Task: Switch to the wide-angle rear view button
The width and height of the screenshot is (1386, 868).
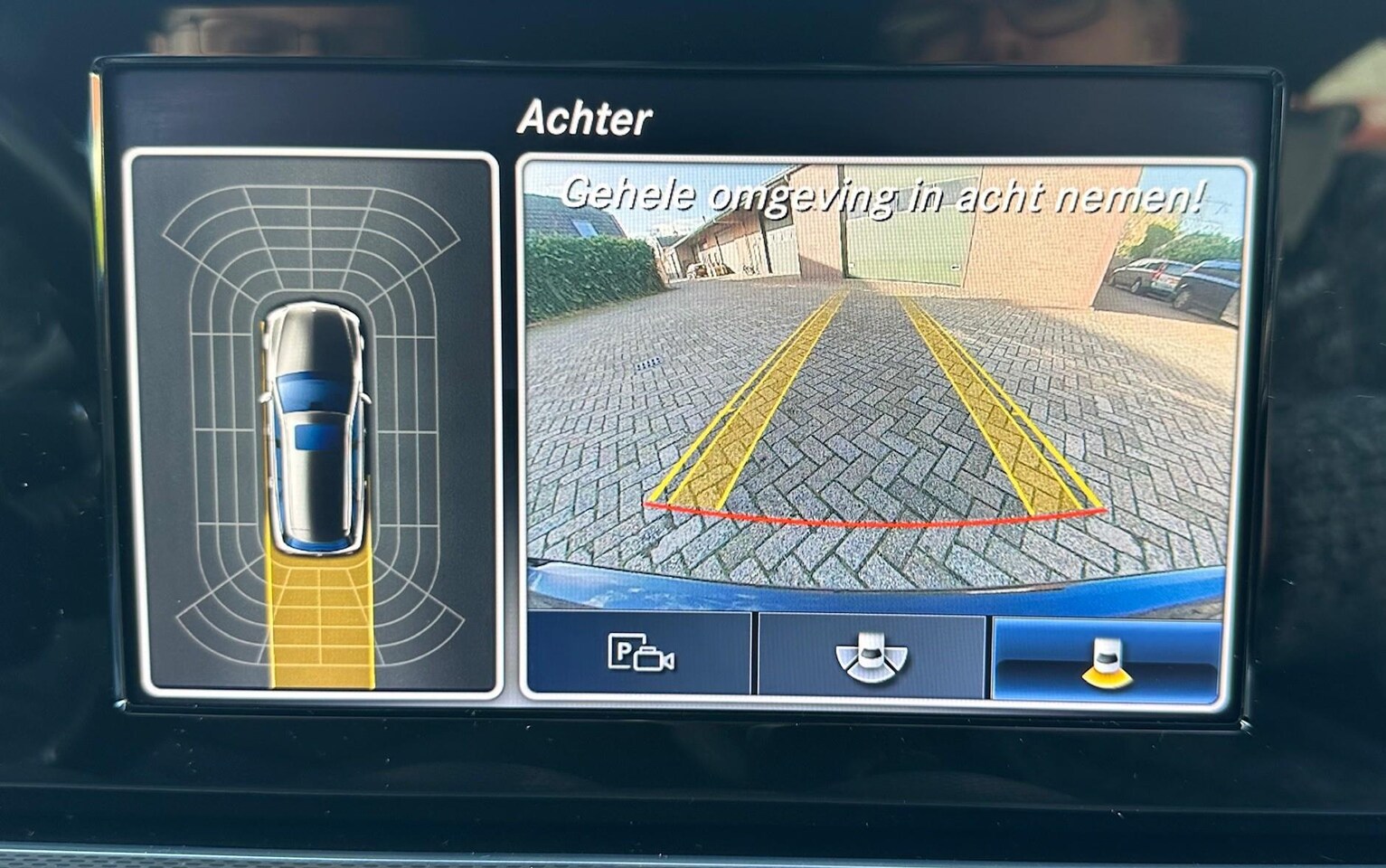Action: pyautogui.click(x=870, y=655)
